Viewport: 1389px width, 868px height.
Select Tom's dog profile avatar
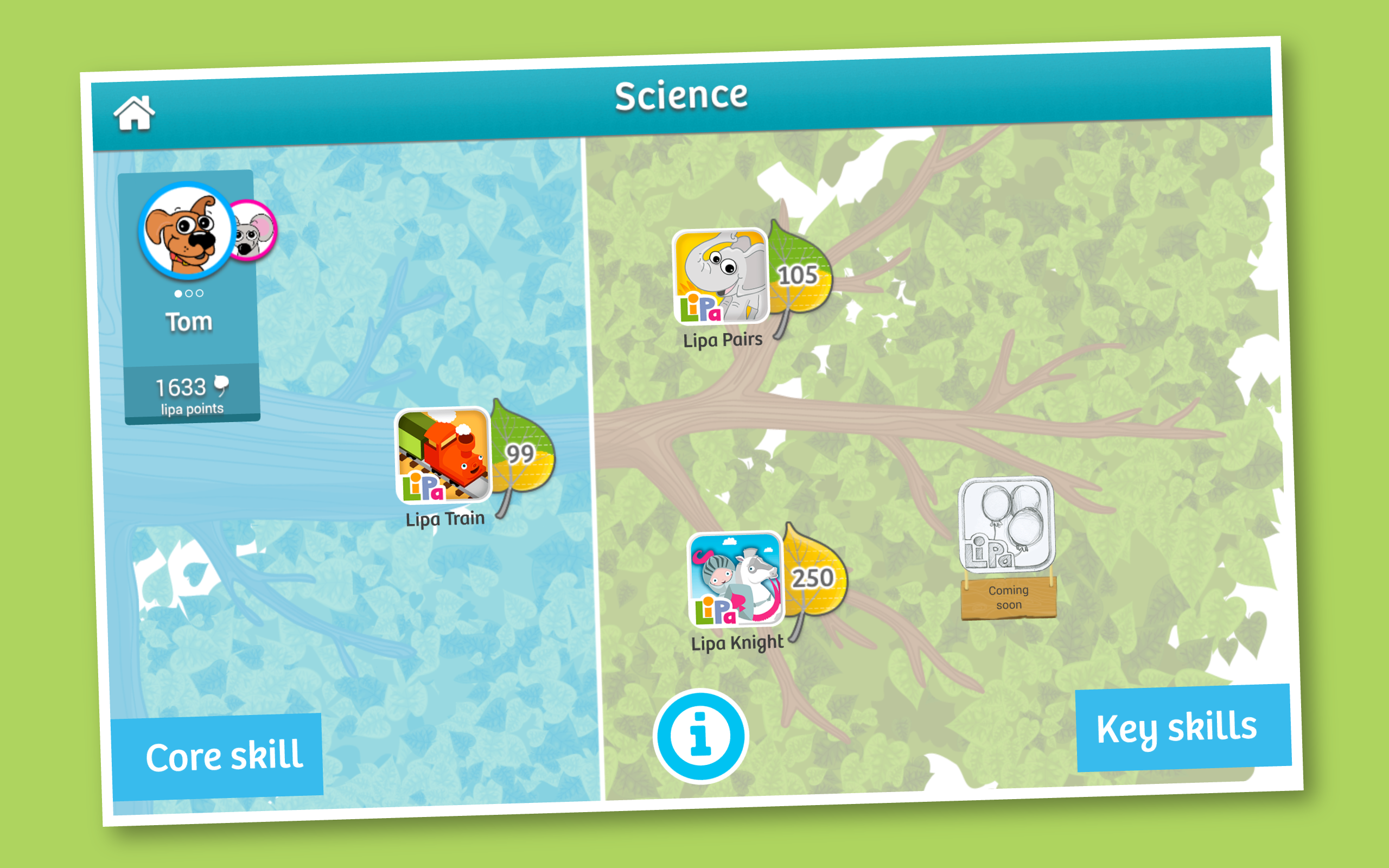pyautogui.click(x=186, y=231)
